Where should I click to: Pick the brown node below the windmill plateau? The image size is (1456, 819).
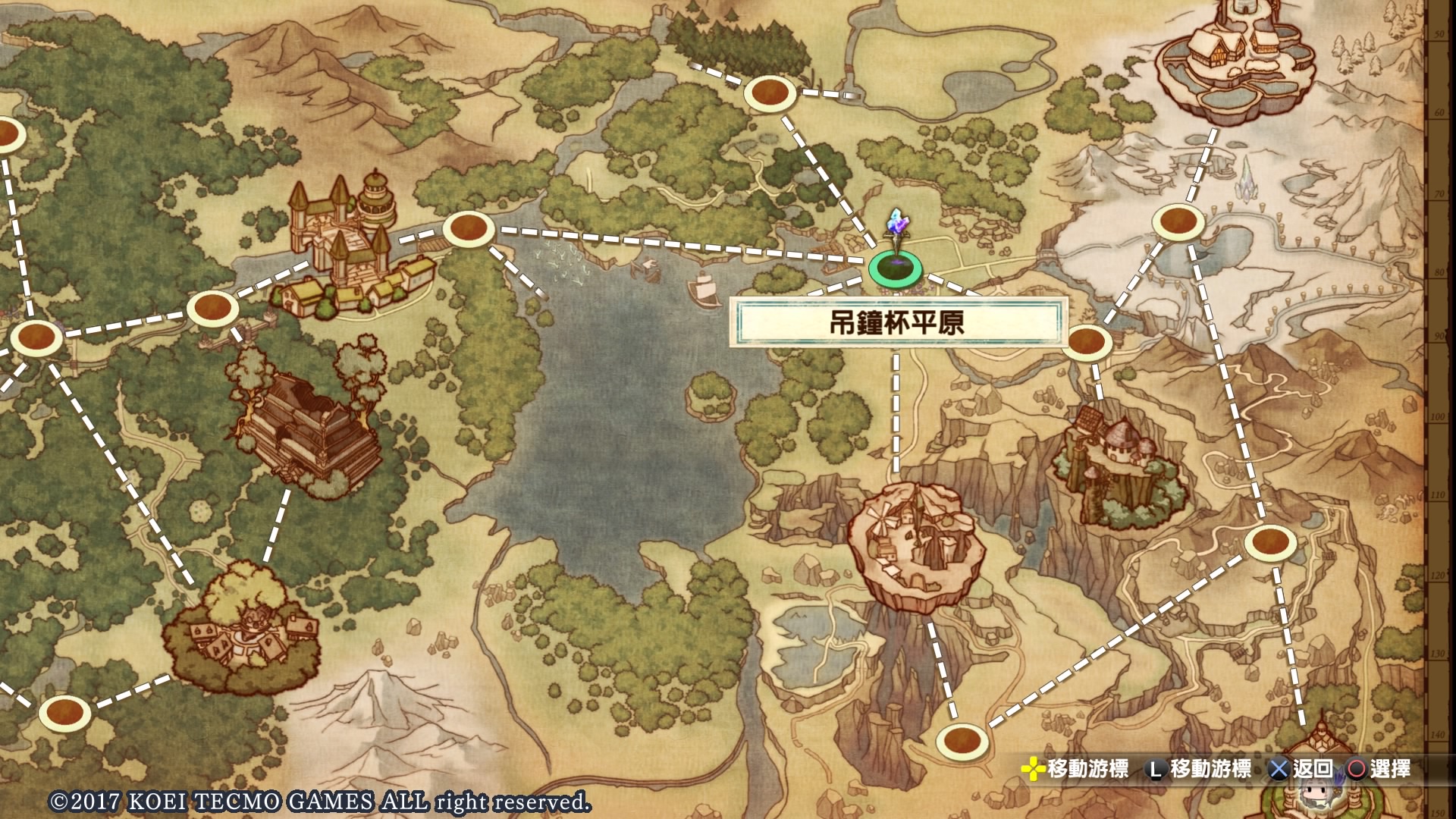pos(962,739)
